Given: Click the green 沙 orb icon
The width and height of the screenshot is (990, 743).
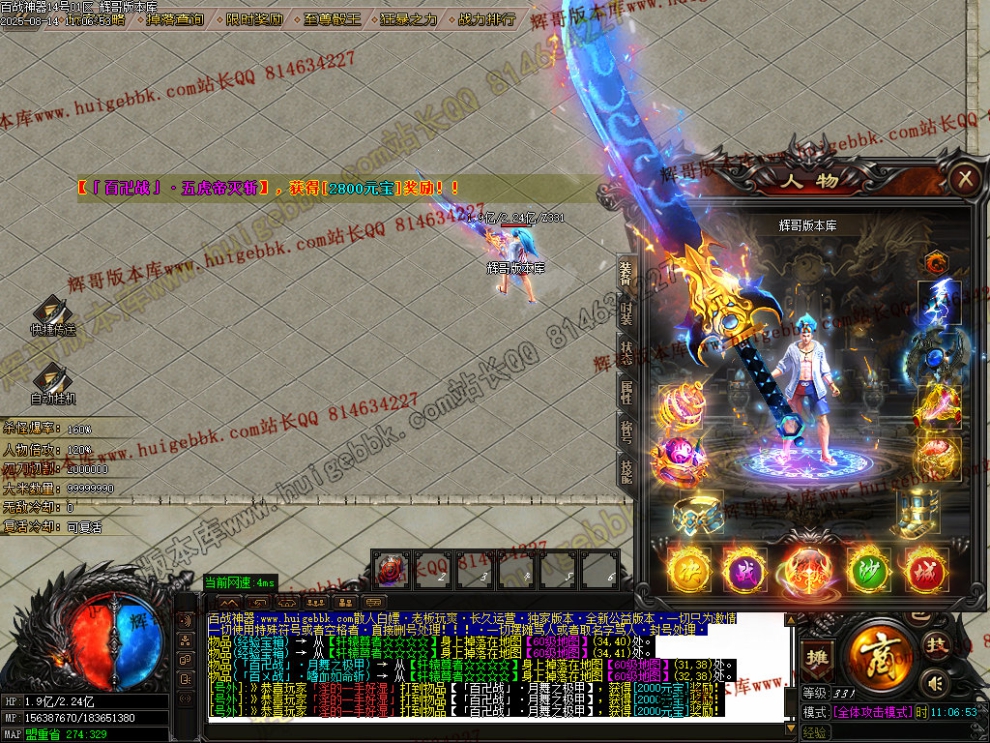Looking at the screenshot, I should 868,569.
